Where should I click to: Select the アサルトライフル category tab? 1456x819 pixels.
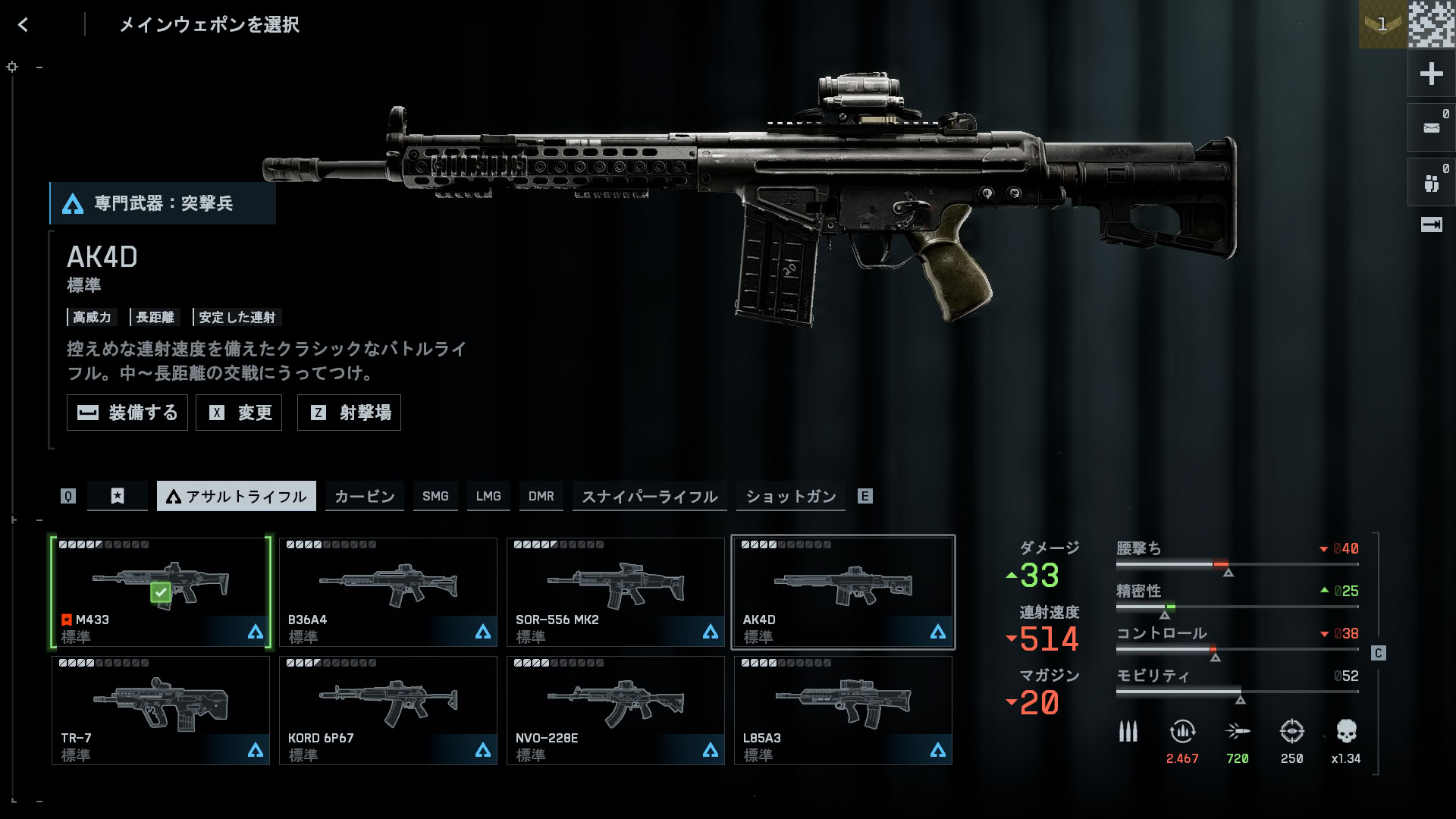237,496
